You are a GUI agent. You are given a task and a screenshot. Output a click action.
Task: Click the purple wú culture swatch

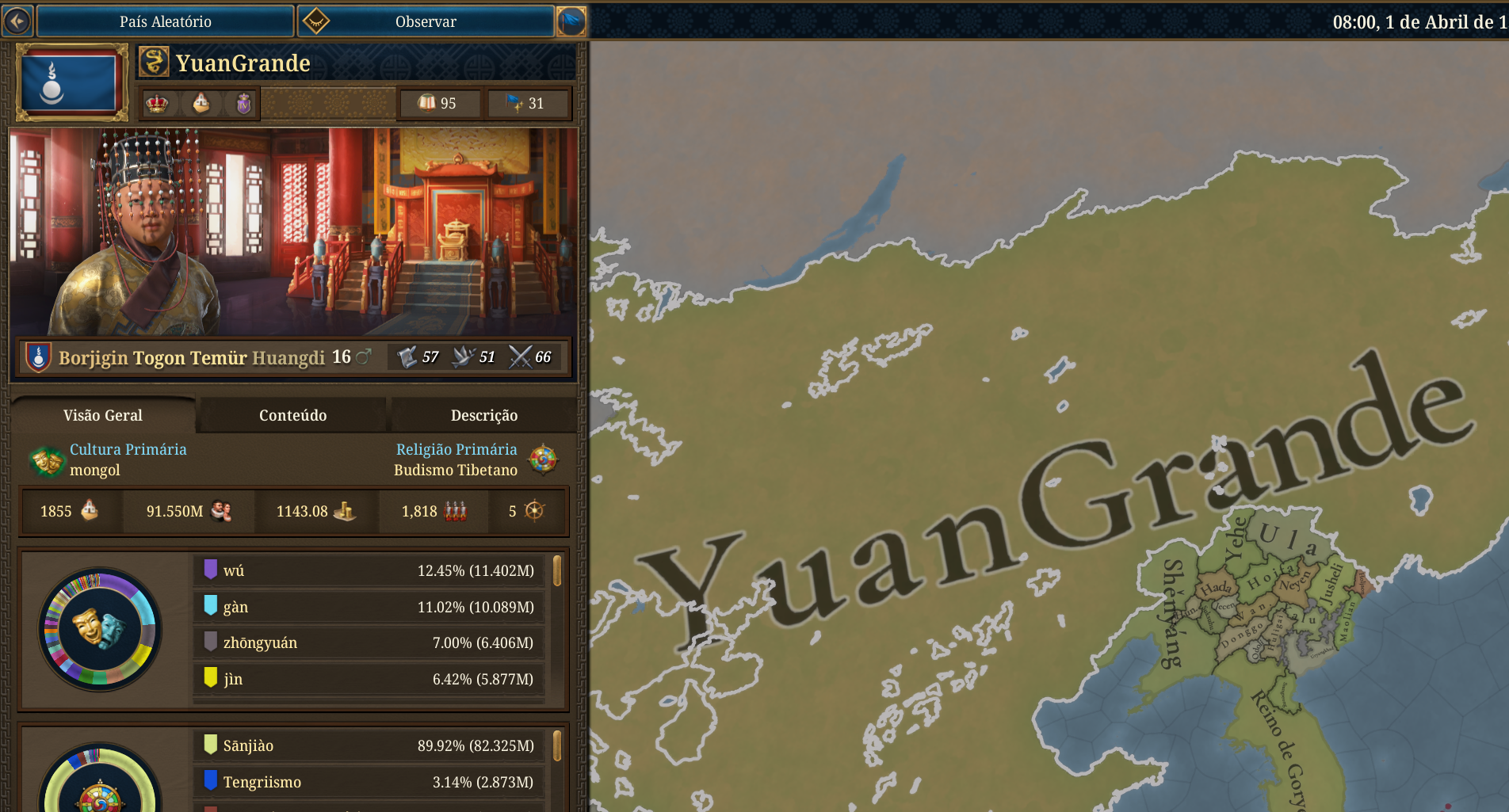click(209, 570)
